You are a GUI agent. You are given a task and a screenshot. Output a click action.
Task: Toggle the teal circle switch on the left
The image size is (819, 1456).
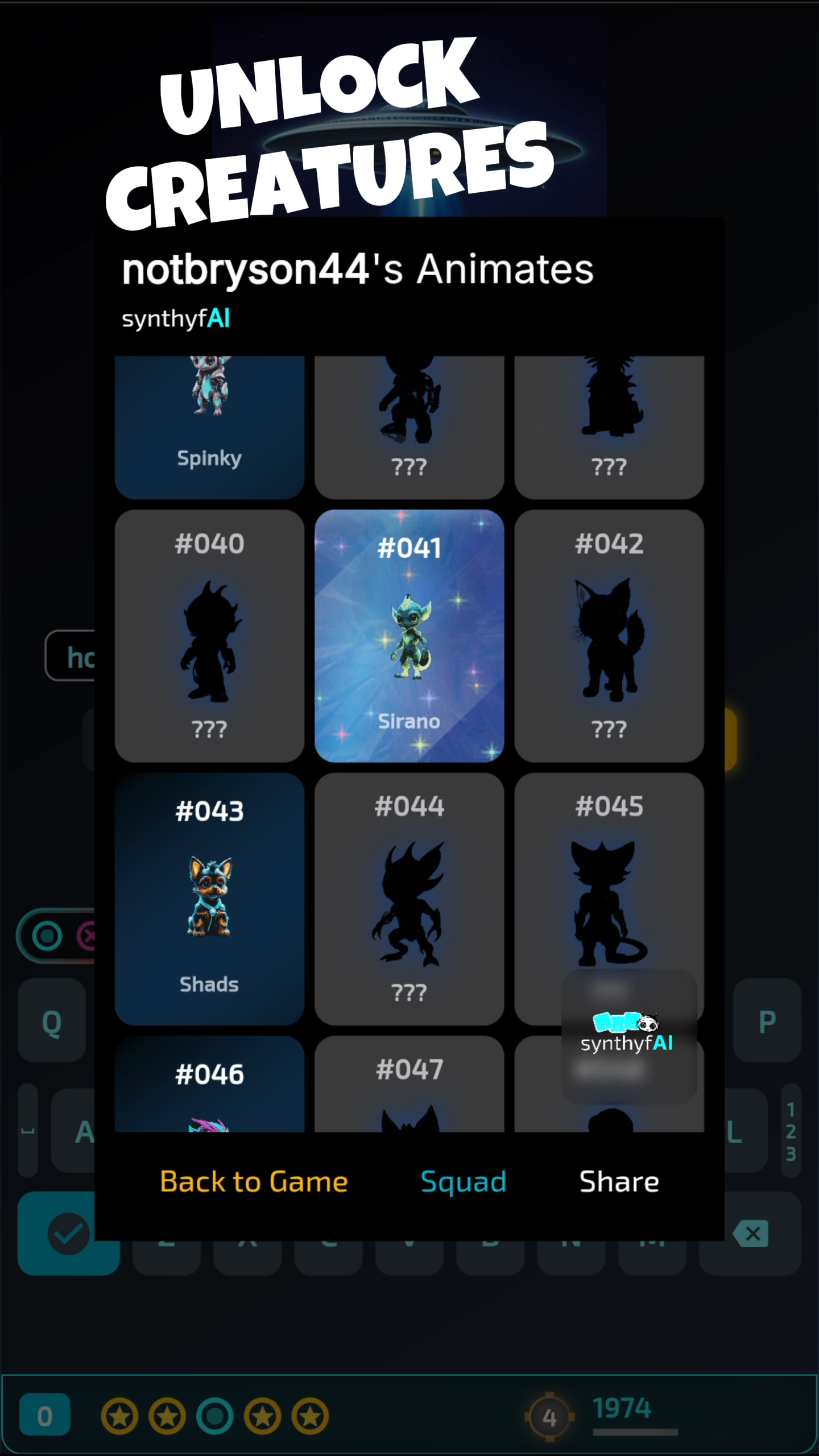(47, 936)
